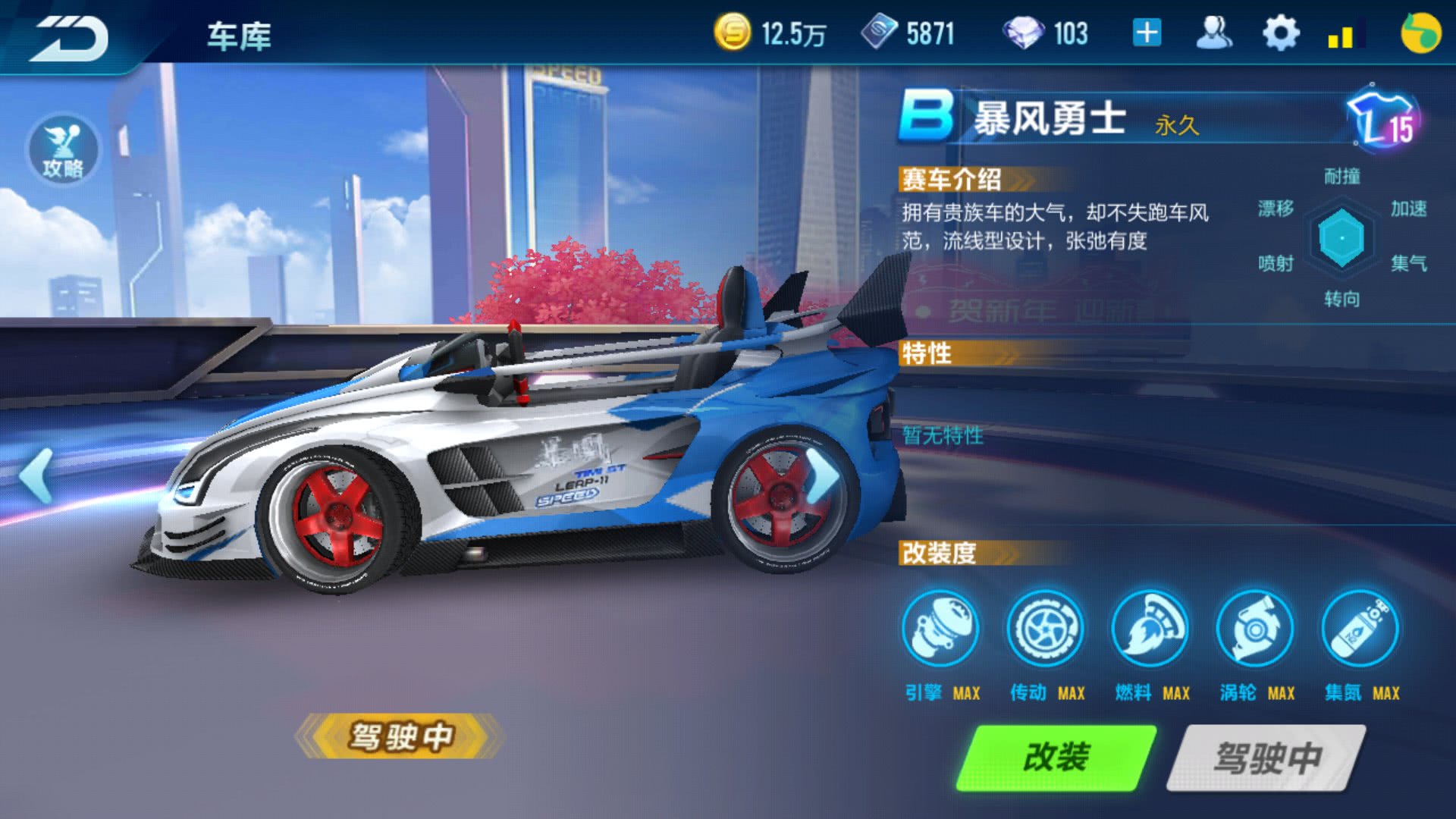Expand the 赛车介绍 section header
Screen dimensions: 1456x819
tap(952, 178)
